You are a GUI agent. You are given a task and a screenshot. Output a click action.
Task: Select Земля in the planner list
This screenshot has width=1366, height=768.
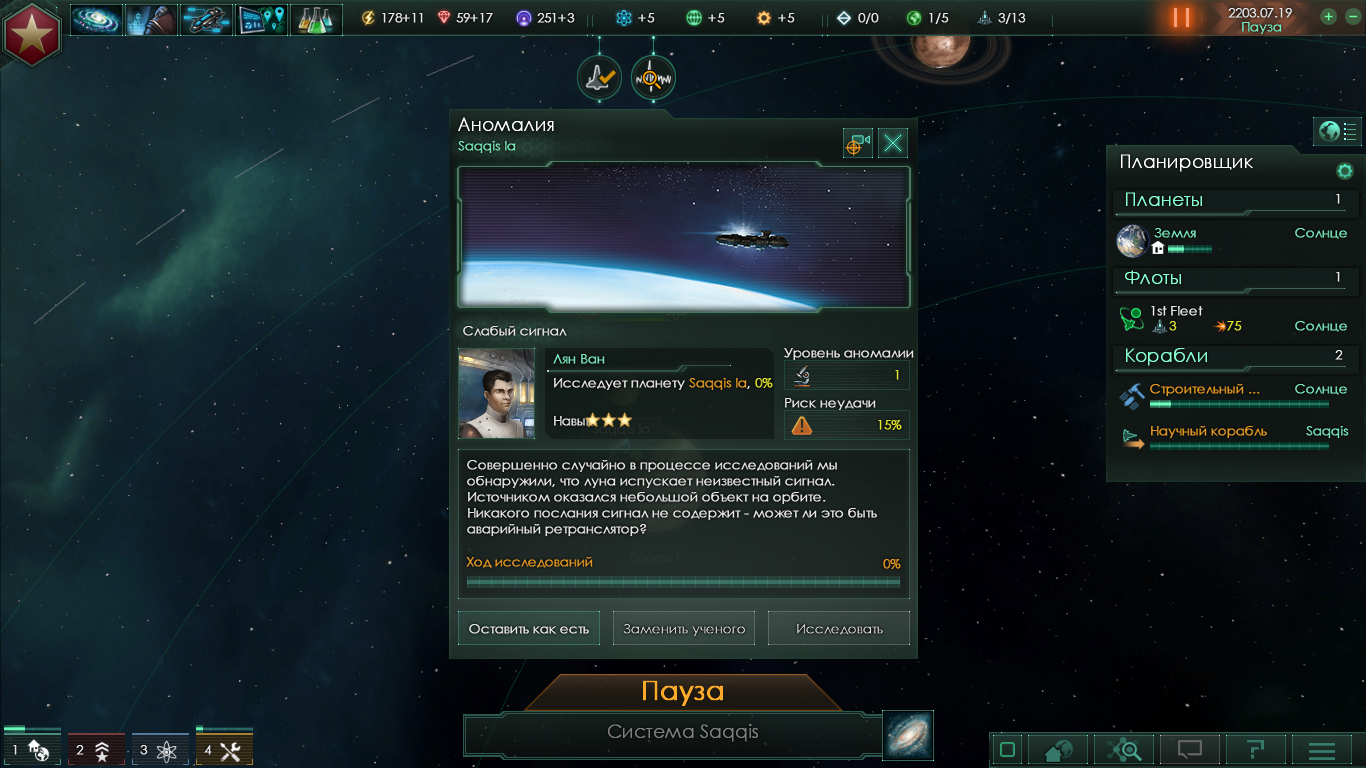[1175, 234]
